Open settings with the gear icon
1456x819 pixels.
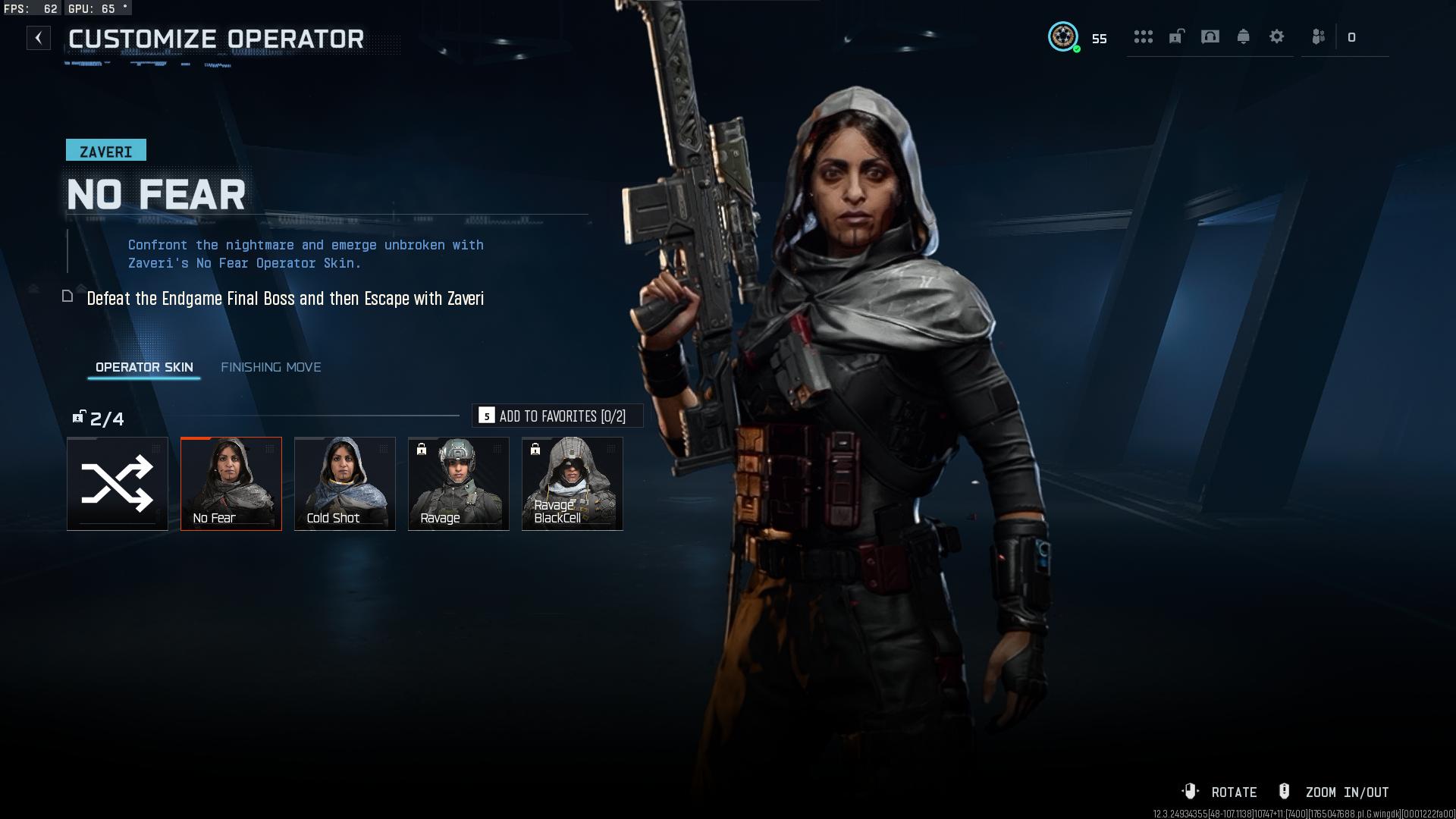1277,36
